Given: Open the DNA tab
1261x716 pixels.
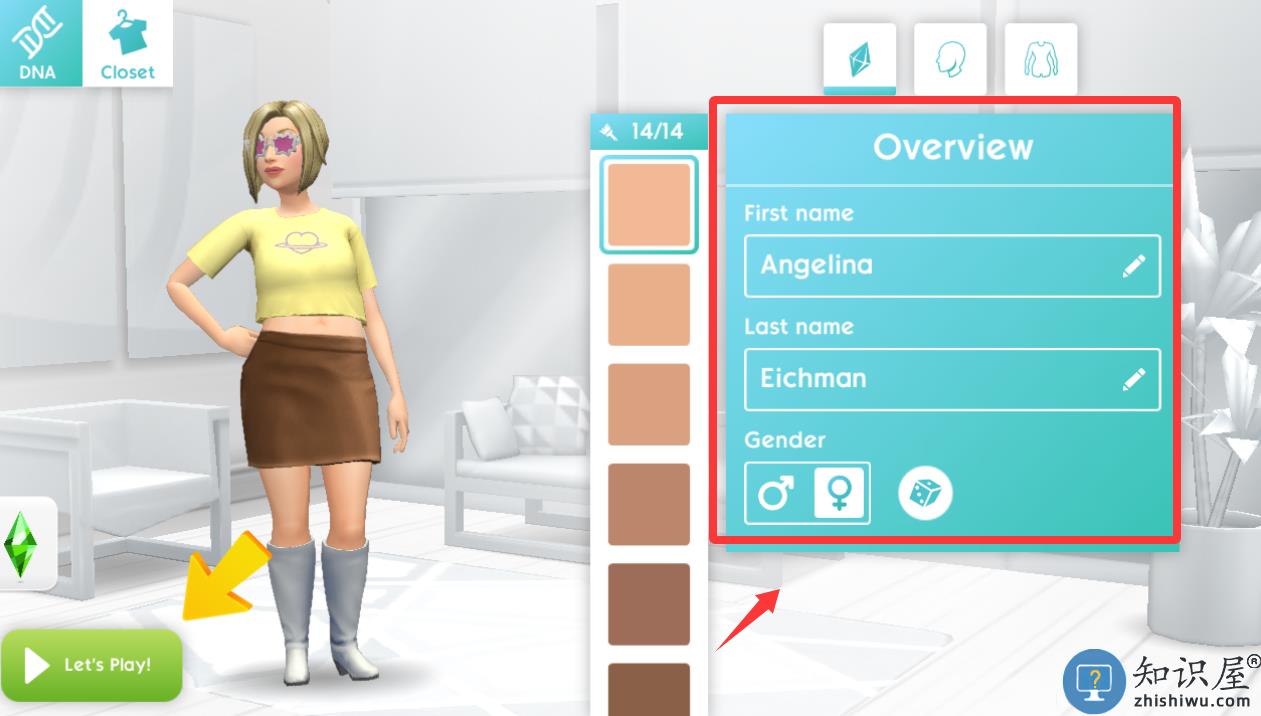Looking at the screenshot, I should pyautogui.click(x=40, y=43).
